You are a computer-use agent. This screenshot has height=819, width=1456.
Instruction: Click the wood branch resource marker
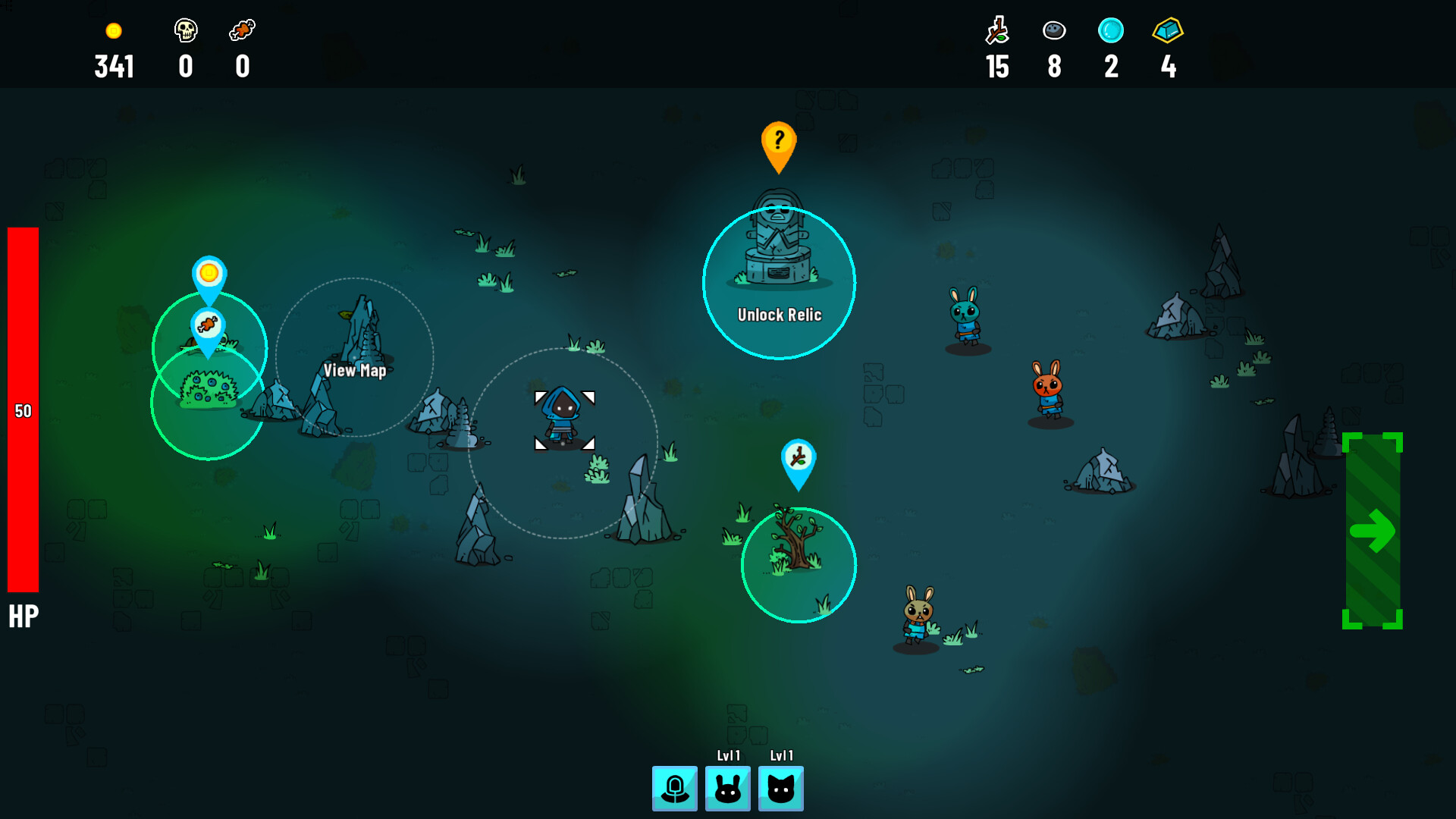tap(798, 458)
